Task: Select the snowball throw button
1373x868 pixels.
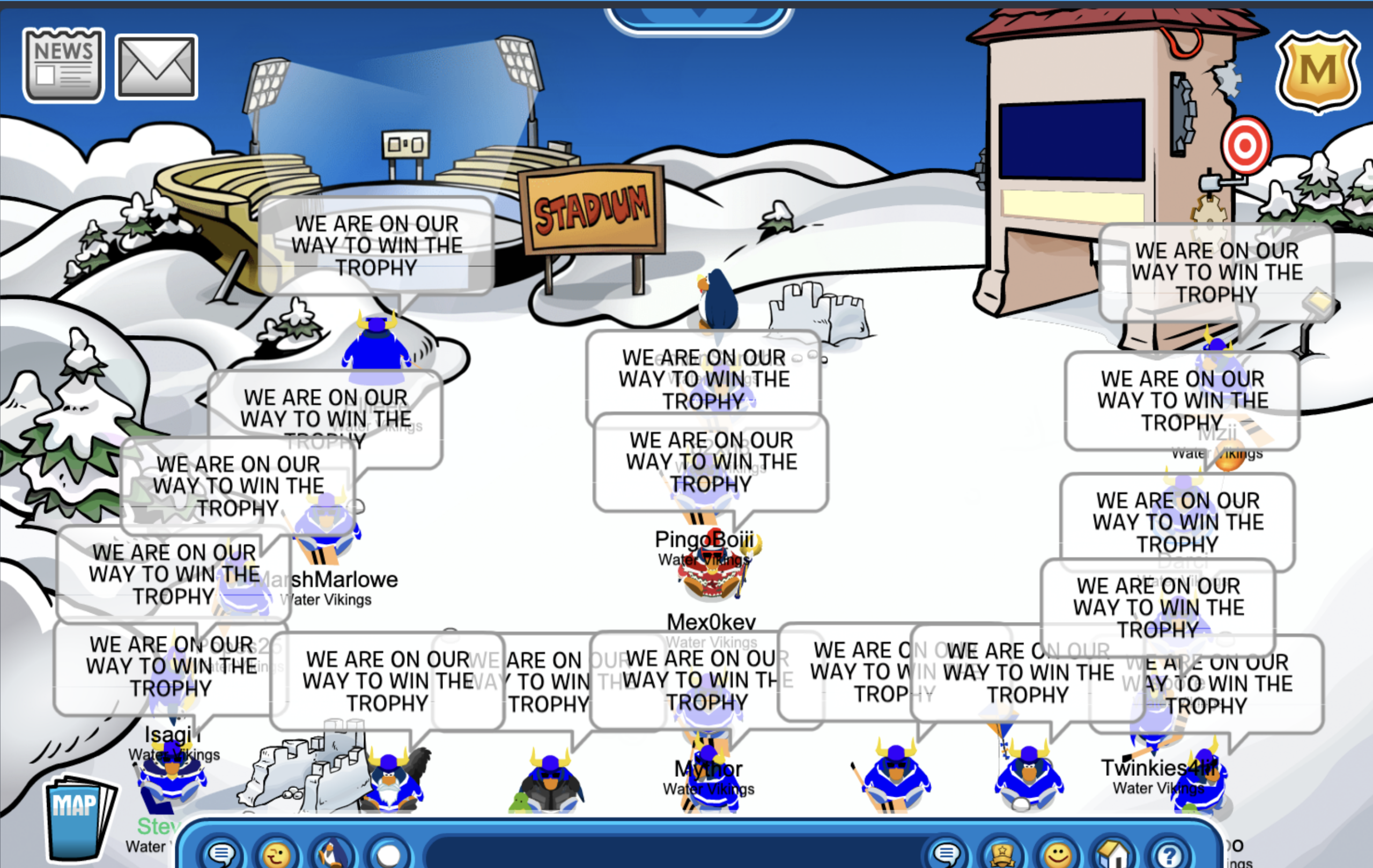Action: coord(389,854)
